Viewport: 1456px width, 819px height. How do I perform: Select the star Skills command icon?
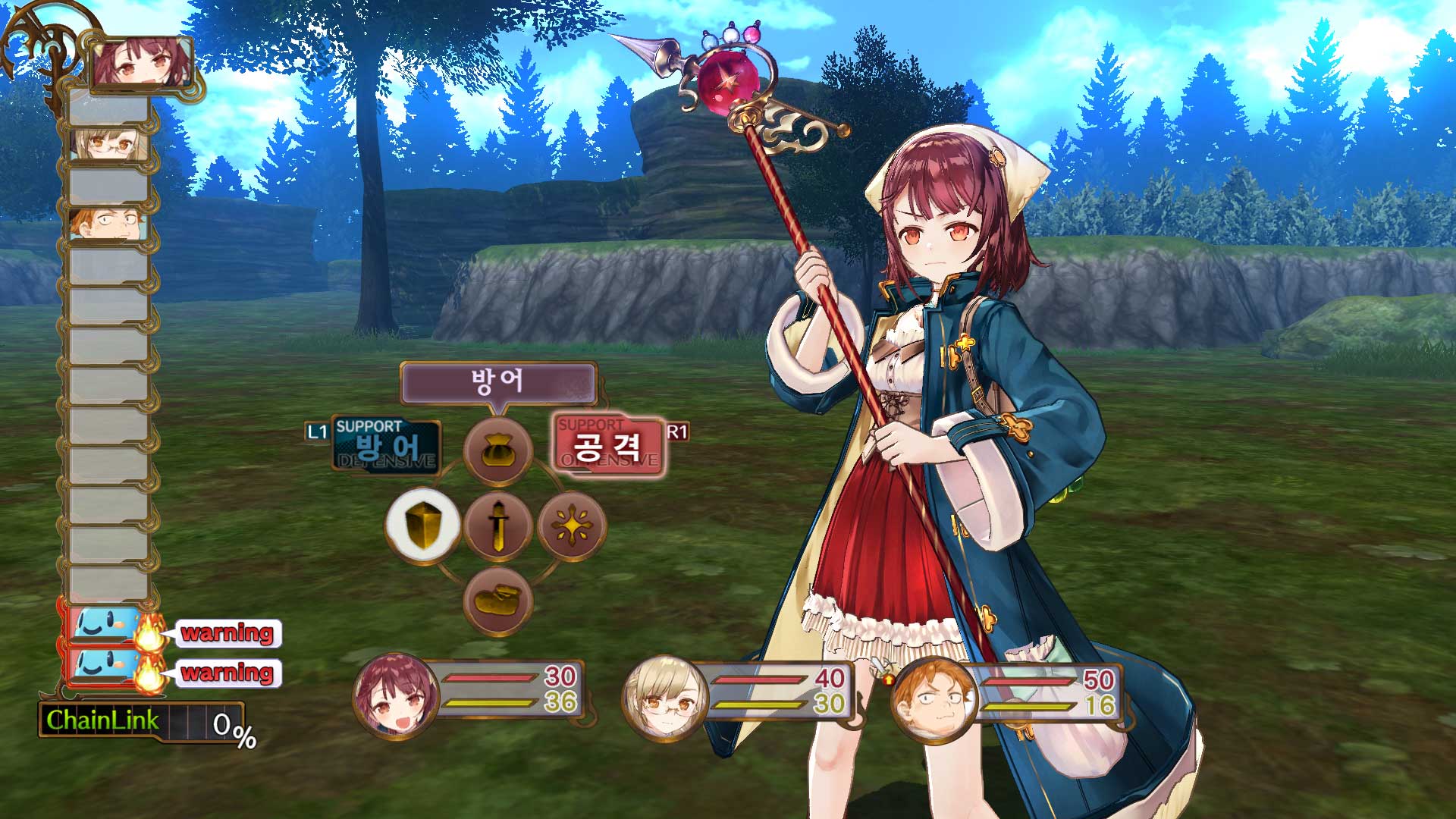(x=573, y=525)
